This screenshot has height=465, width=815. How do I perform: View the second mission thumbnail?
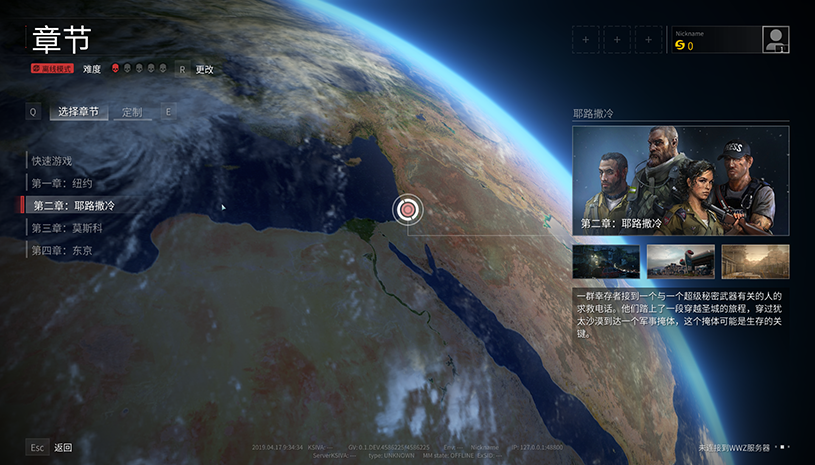click(680, 261)
